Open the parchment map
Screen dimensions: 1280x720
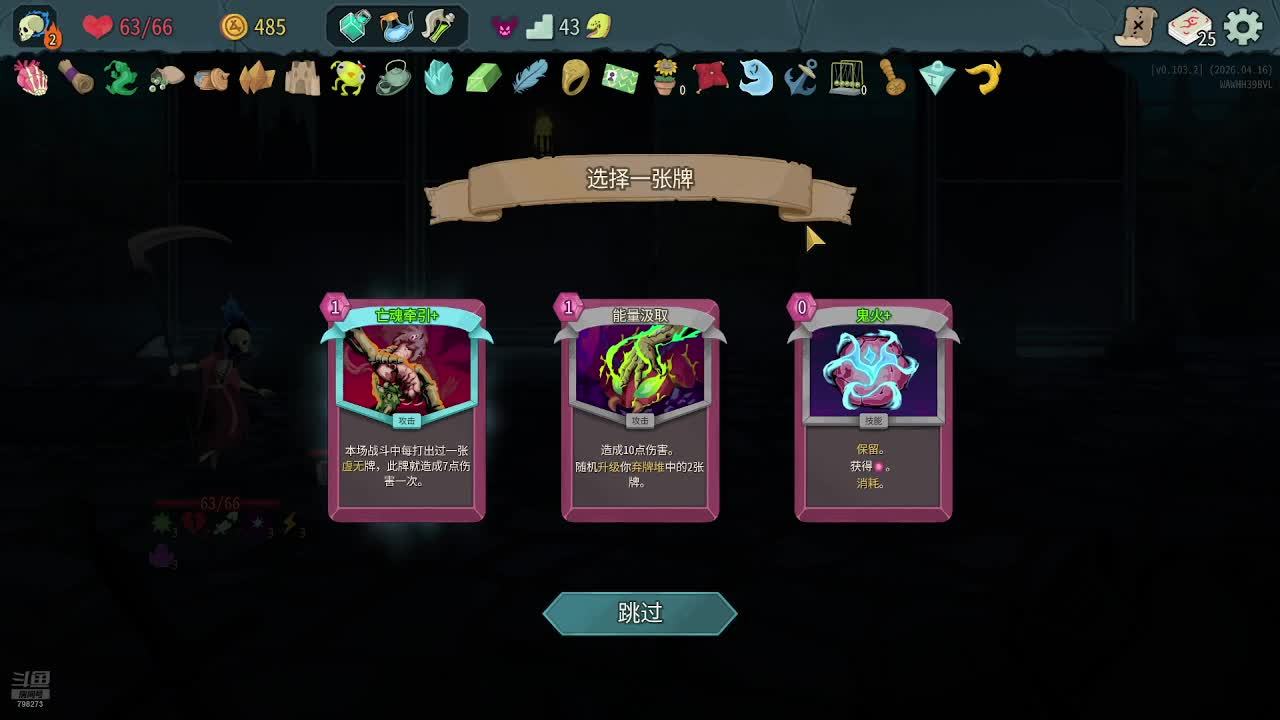(x=1136, y=27)
